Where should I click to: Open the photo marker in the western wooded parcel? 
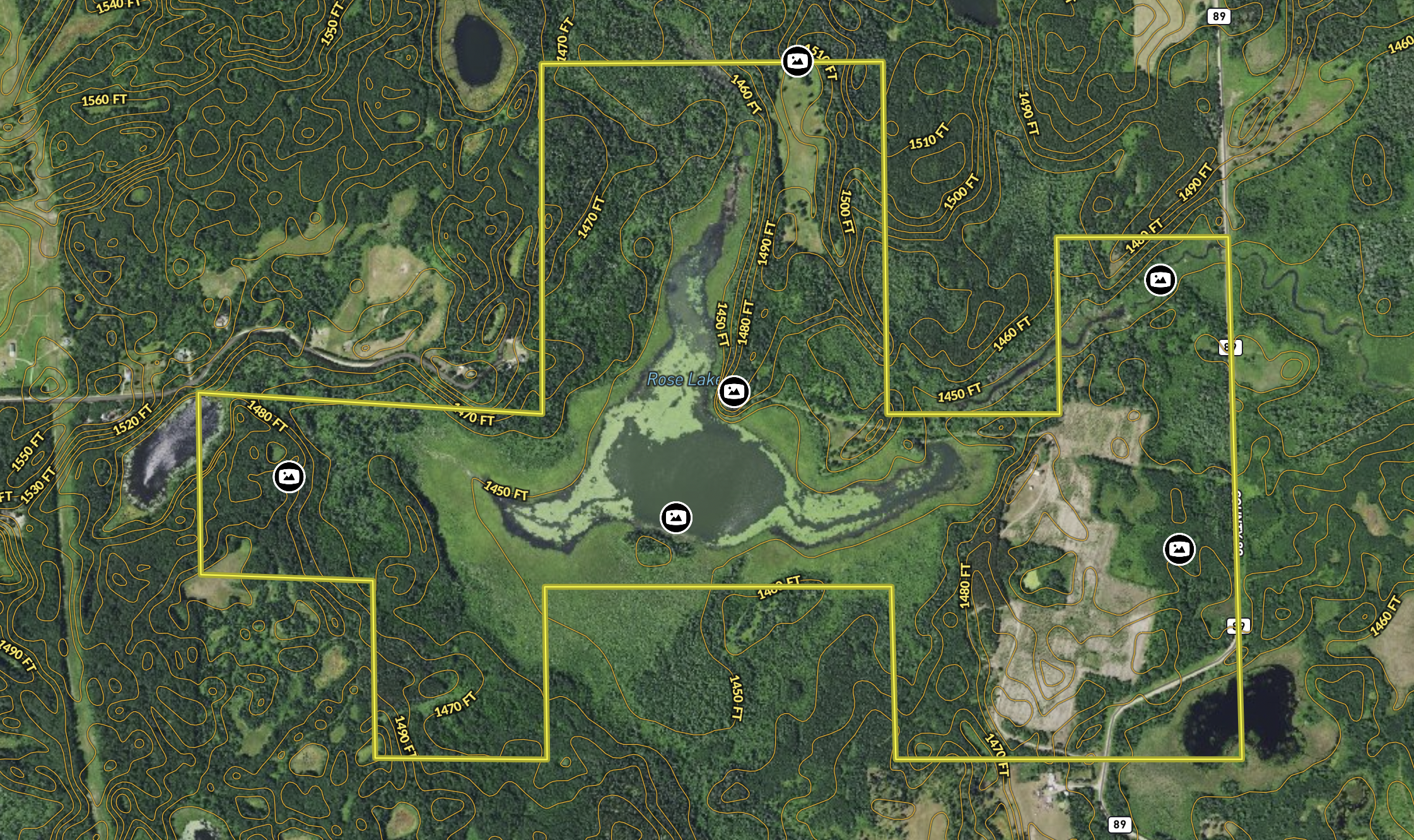coord(289,477)
